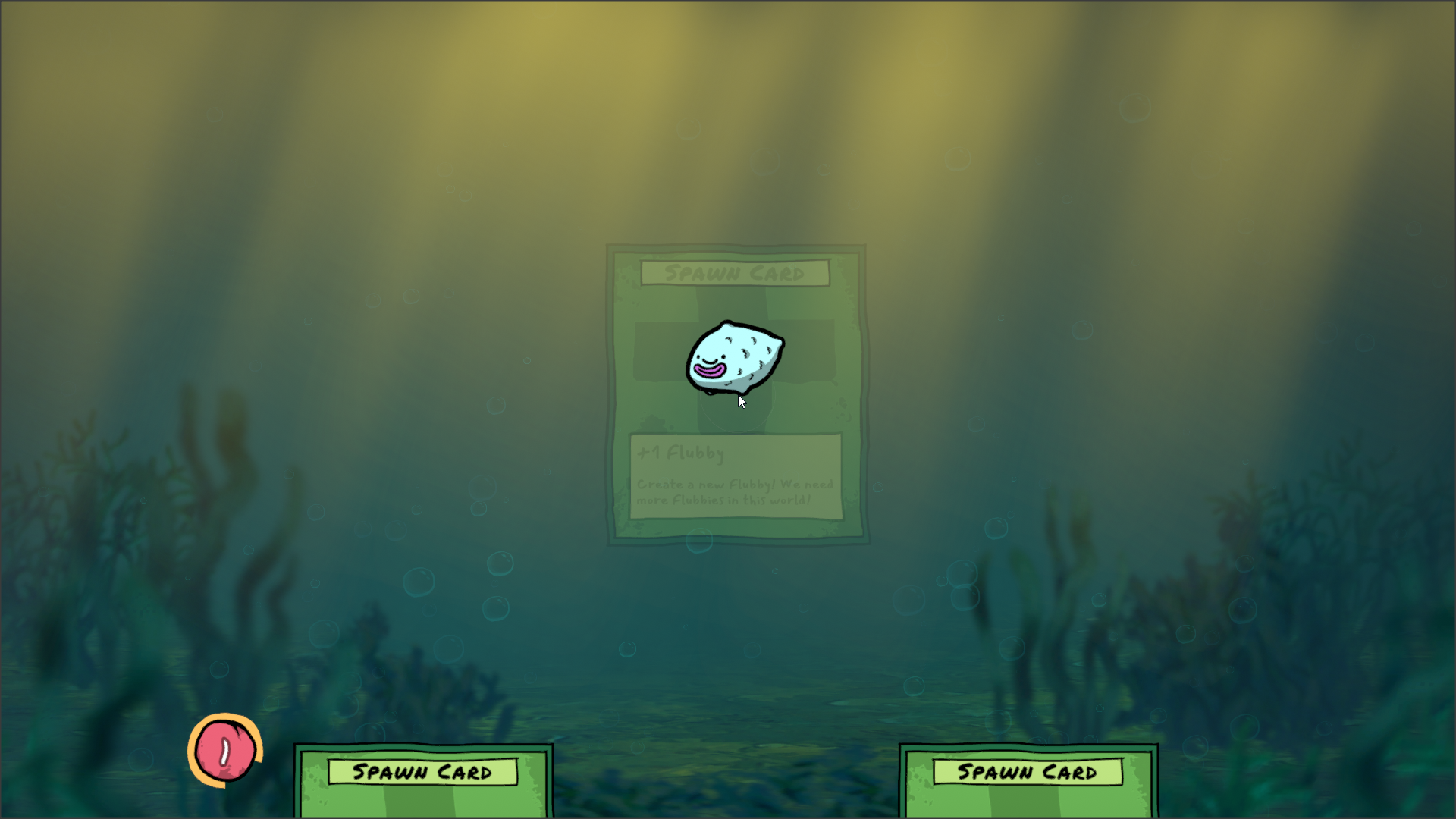The height and width of the screenshot is (819, 1456).
Task: Click the Spawn Card label on right card
Action: click(1028, 771)
